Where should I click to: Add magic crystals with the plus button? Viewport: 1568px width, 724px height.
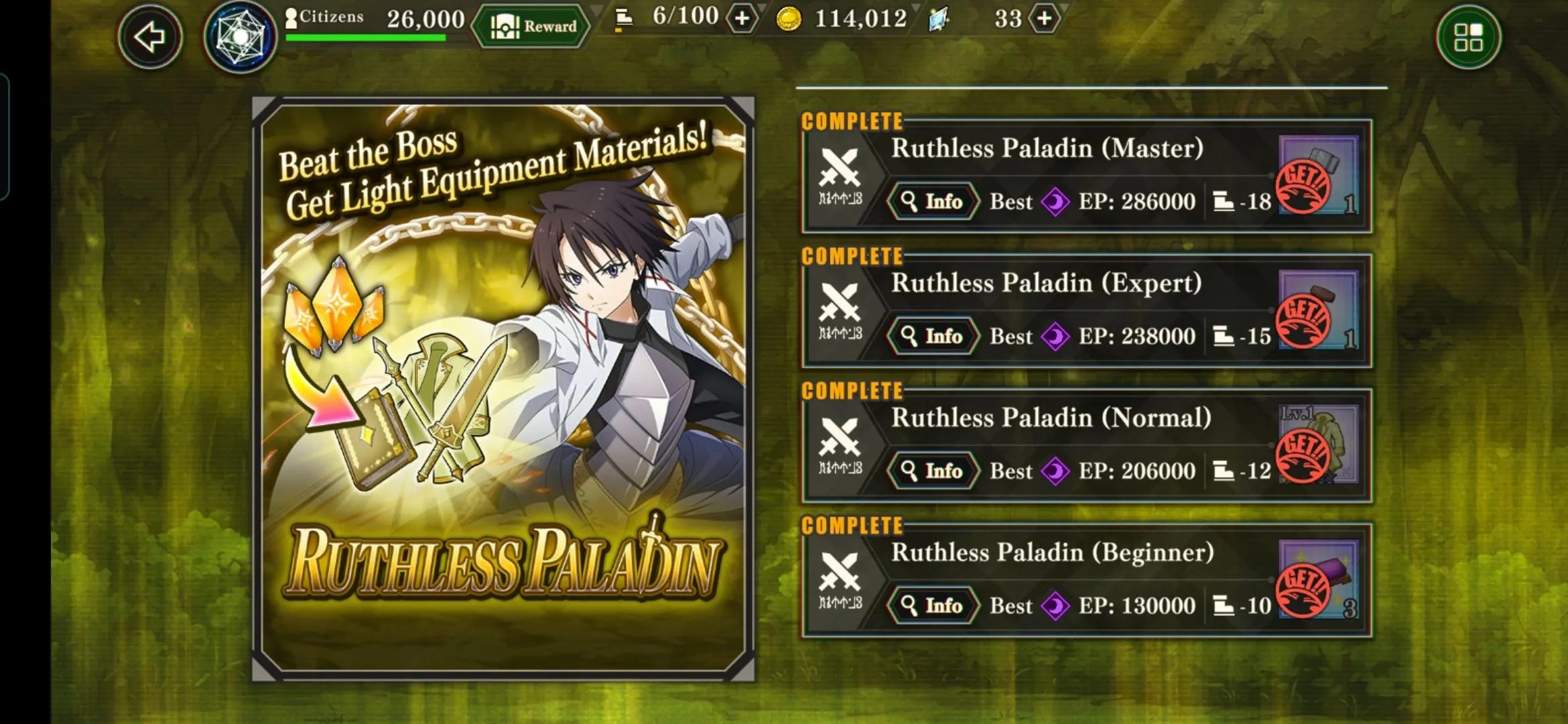point(1044,19)
